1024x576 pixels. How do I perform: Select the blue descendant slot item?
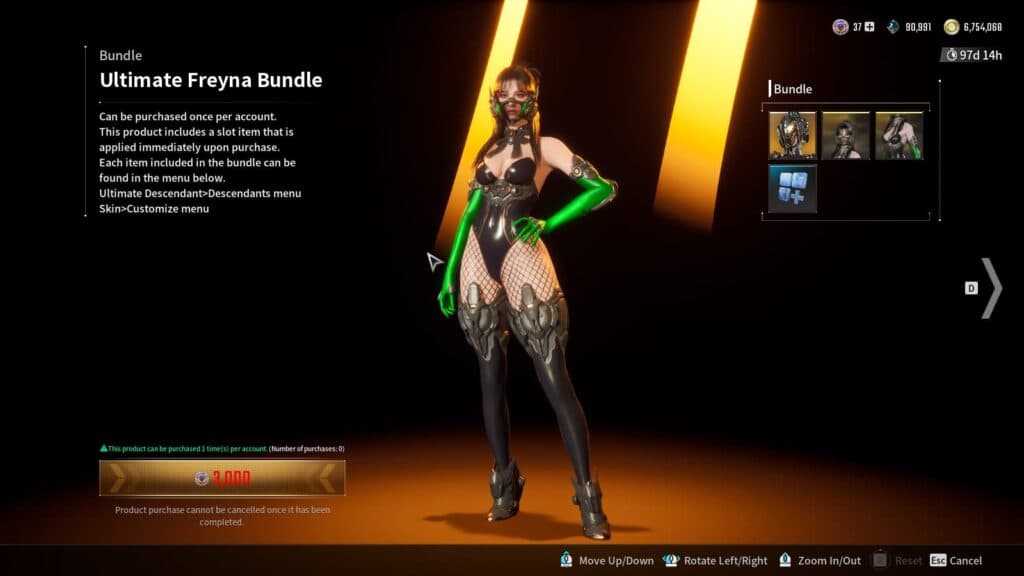pos(792,188)
